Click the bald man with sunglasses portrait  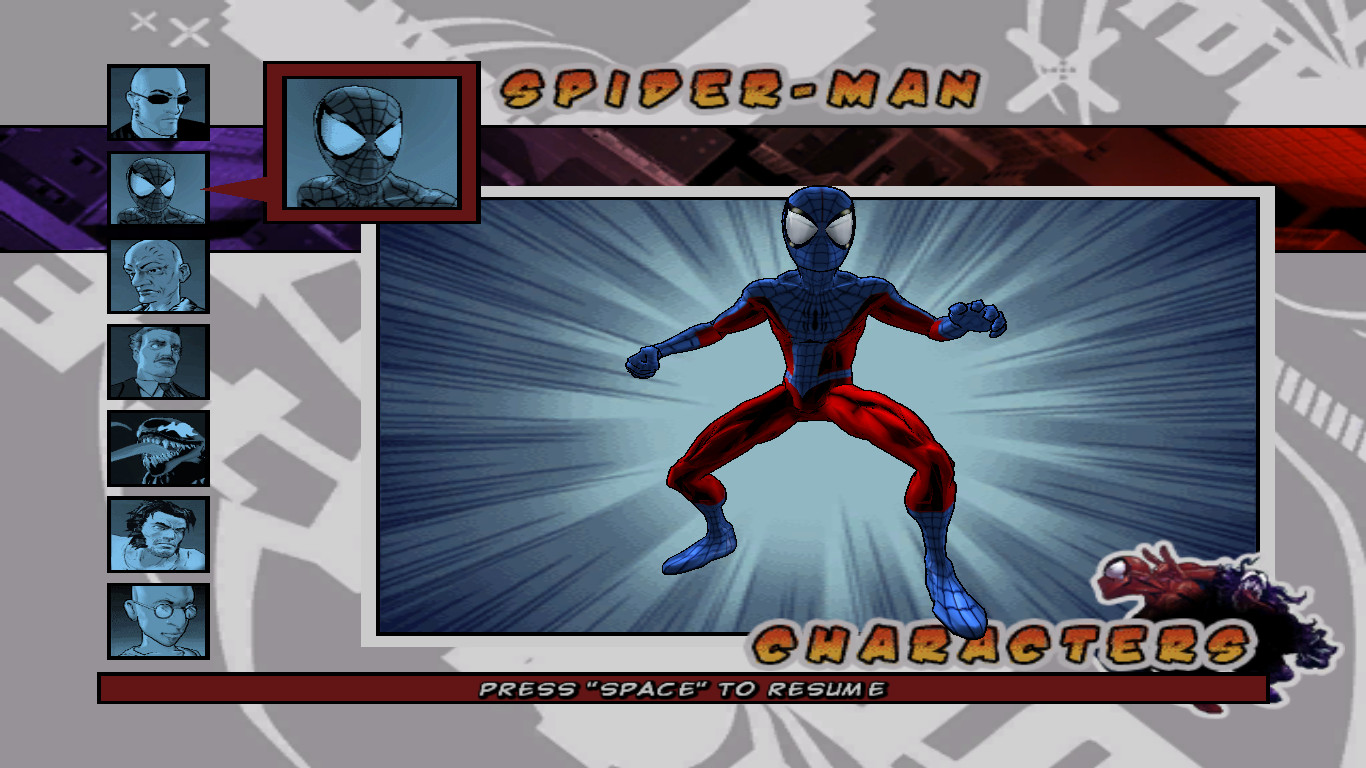156,101
